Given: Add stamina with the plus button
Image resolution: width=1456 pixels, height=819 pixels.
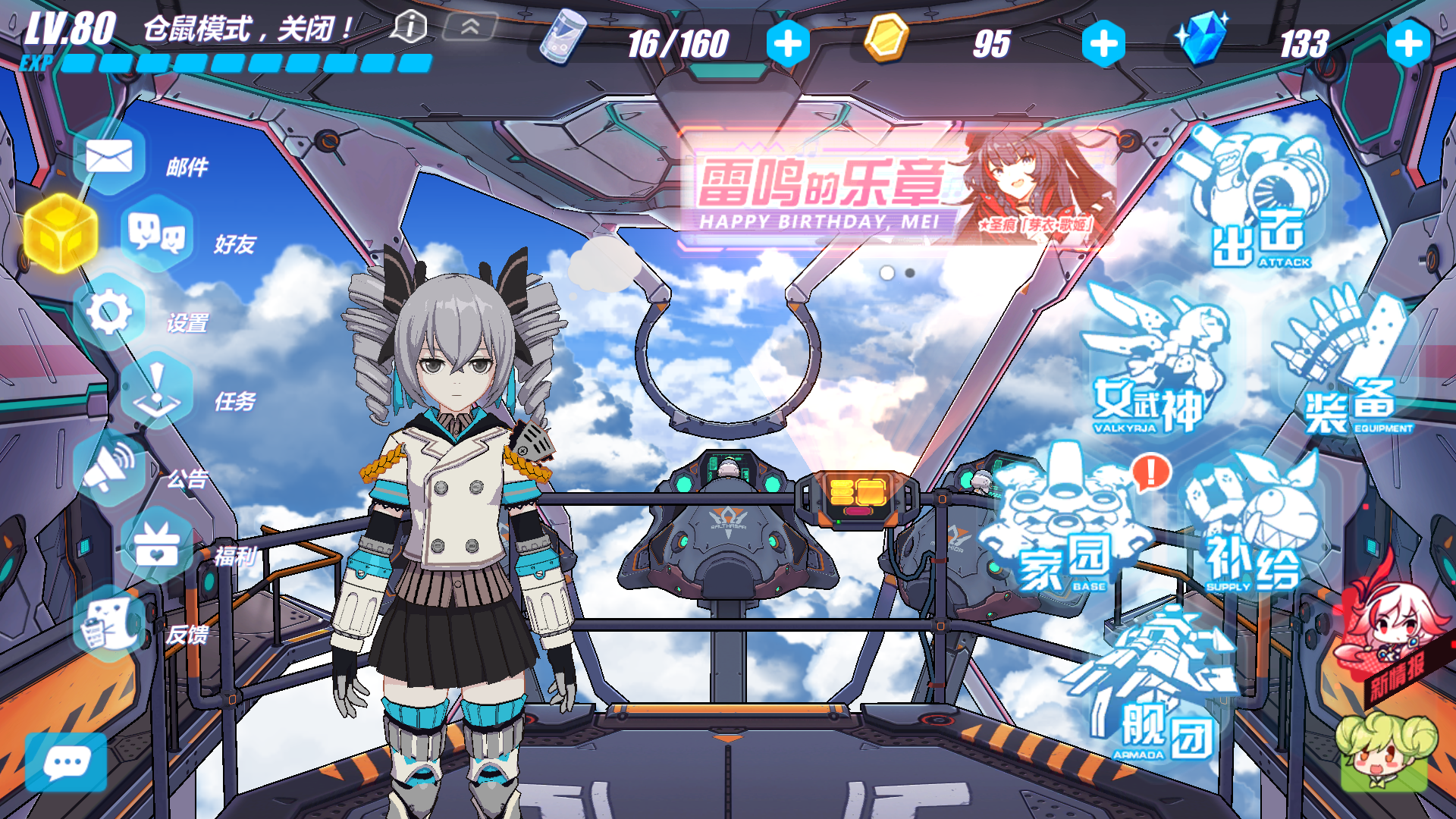Looking at the screenshot, I should point(788,44).
